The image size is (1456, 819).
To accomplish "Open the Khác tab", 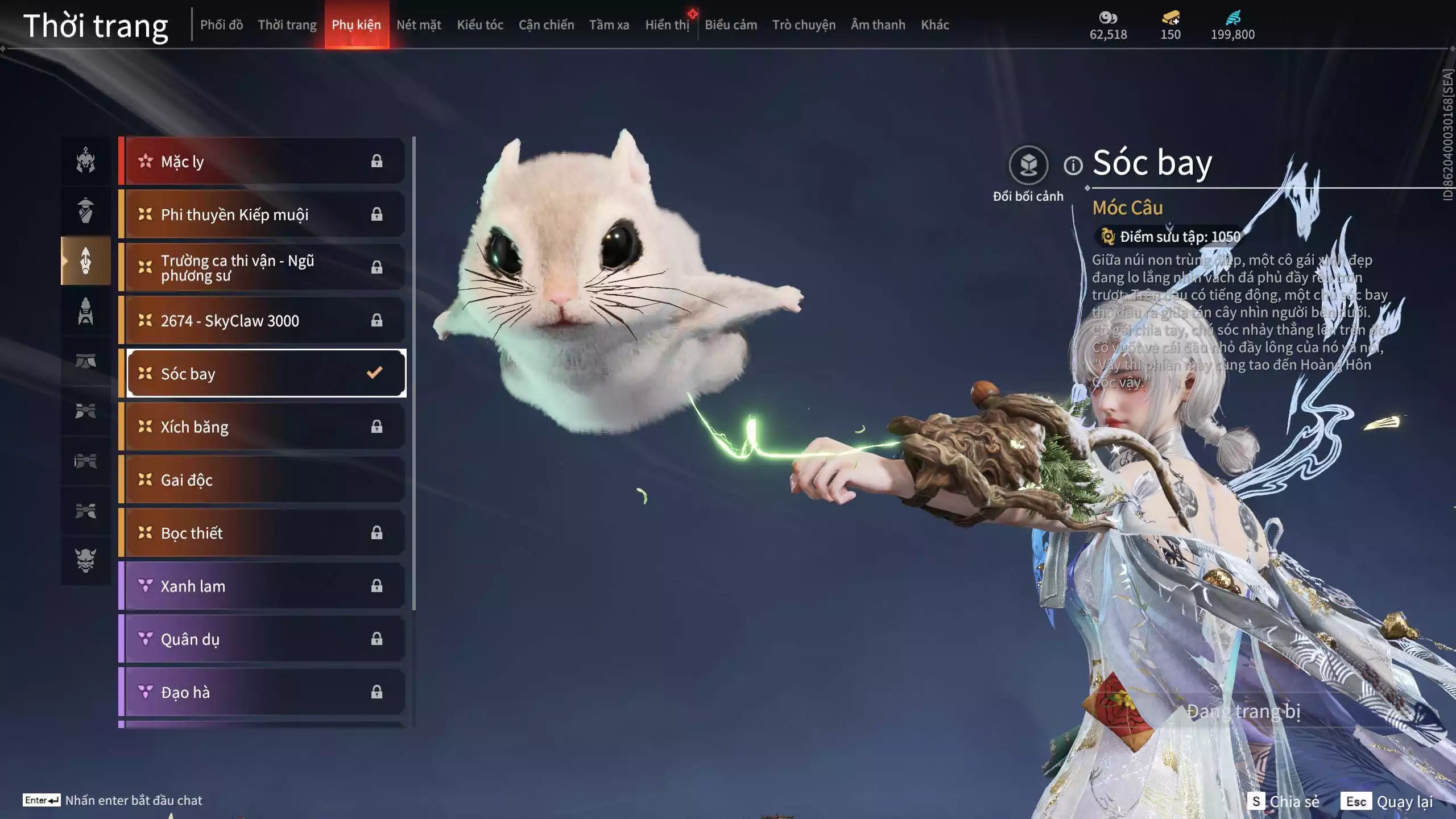I will tap(935, 25).
